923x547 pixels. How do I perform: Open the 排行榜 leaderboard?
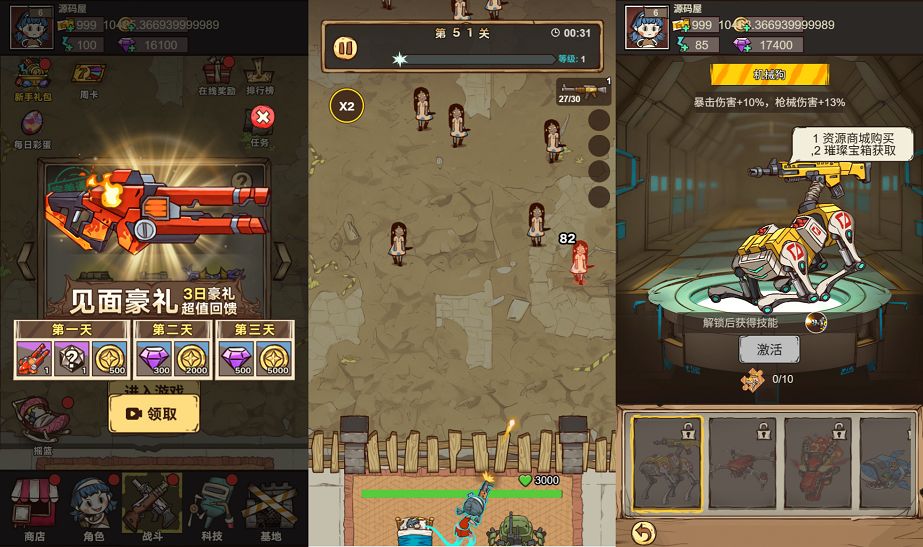(x=260, y=76)
